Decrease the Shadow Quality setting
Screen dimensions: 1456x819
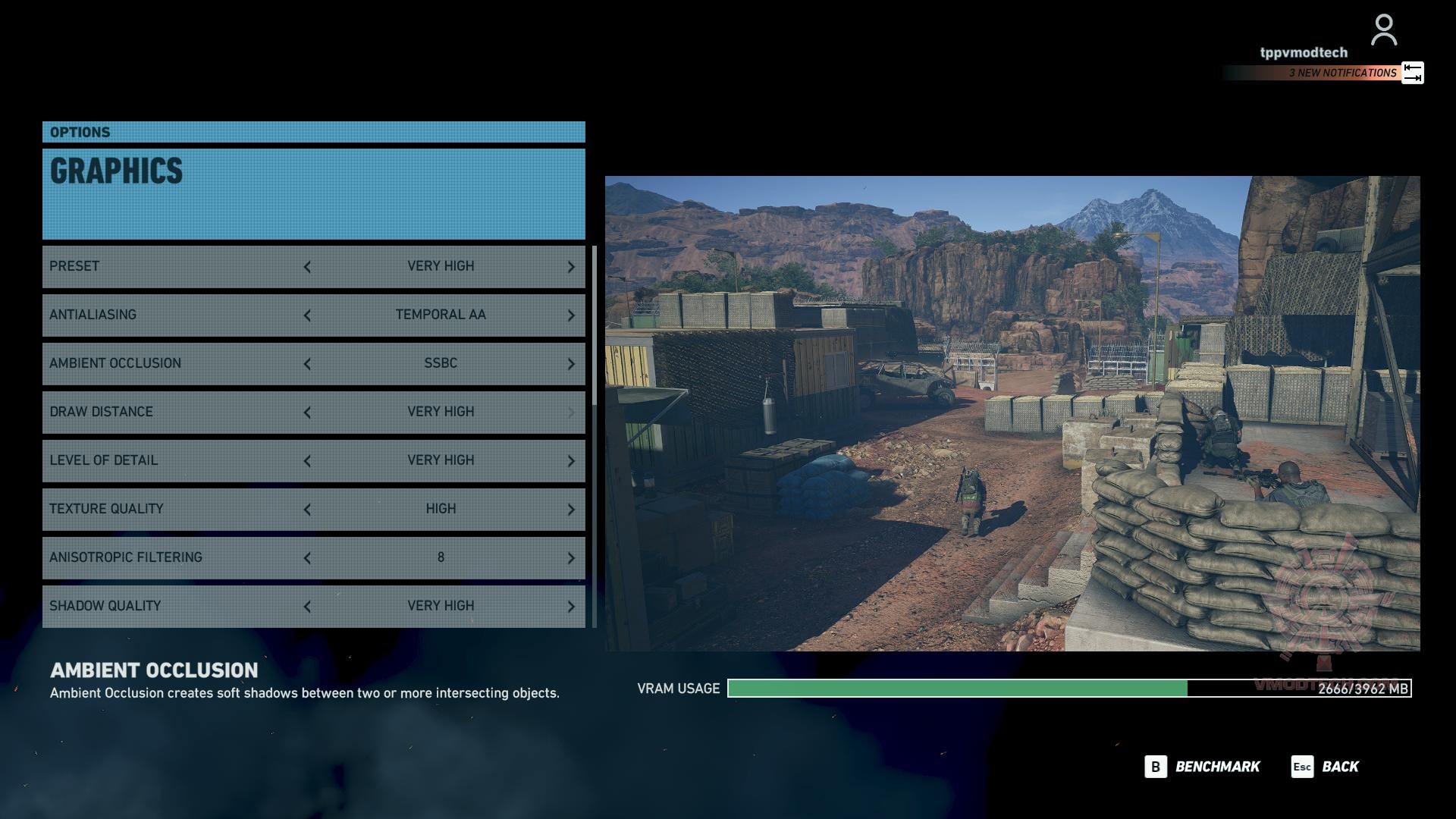tap(307, 607)
